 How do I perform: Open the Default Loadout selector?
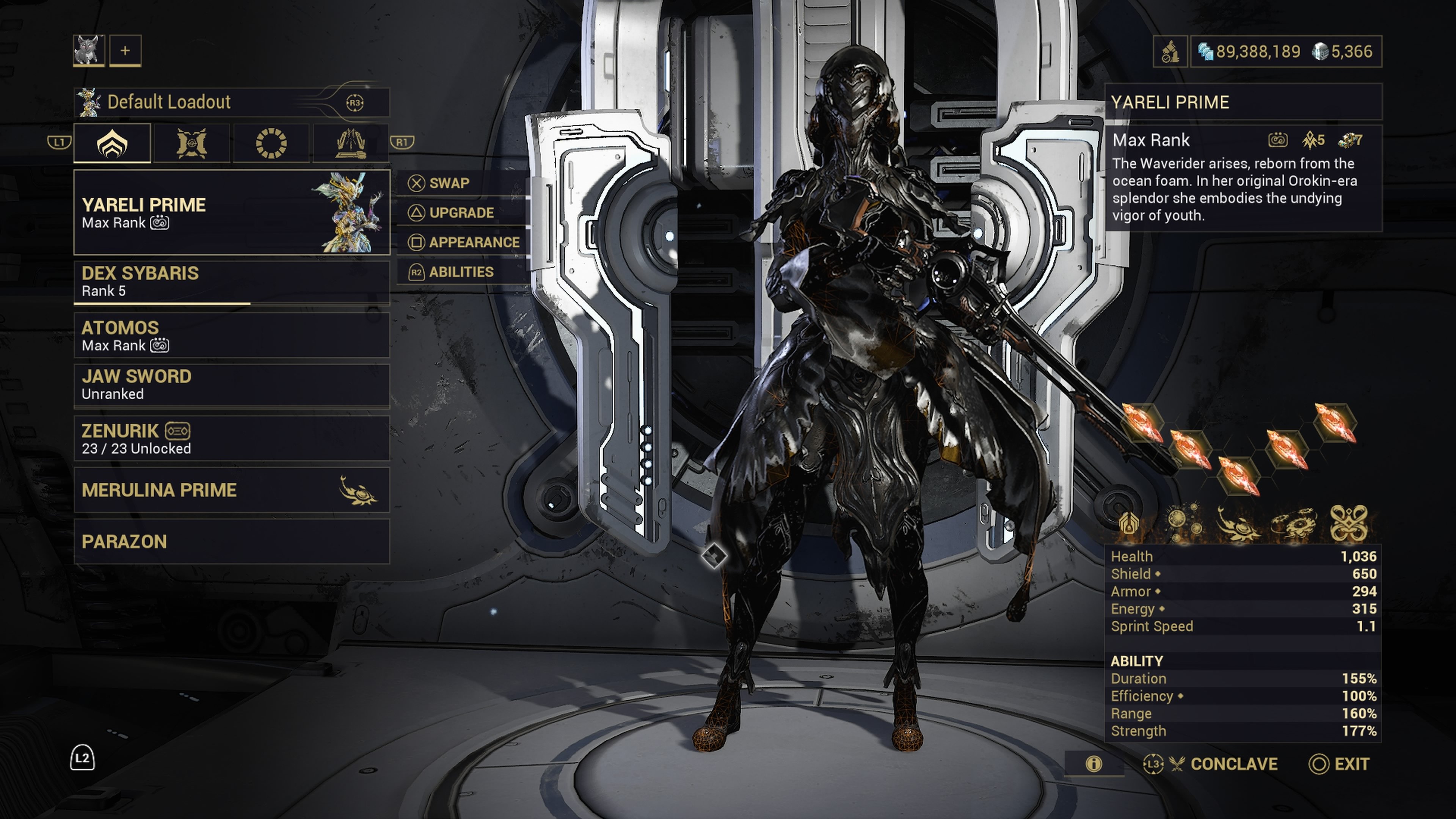pos(231,102)
